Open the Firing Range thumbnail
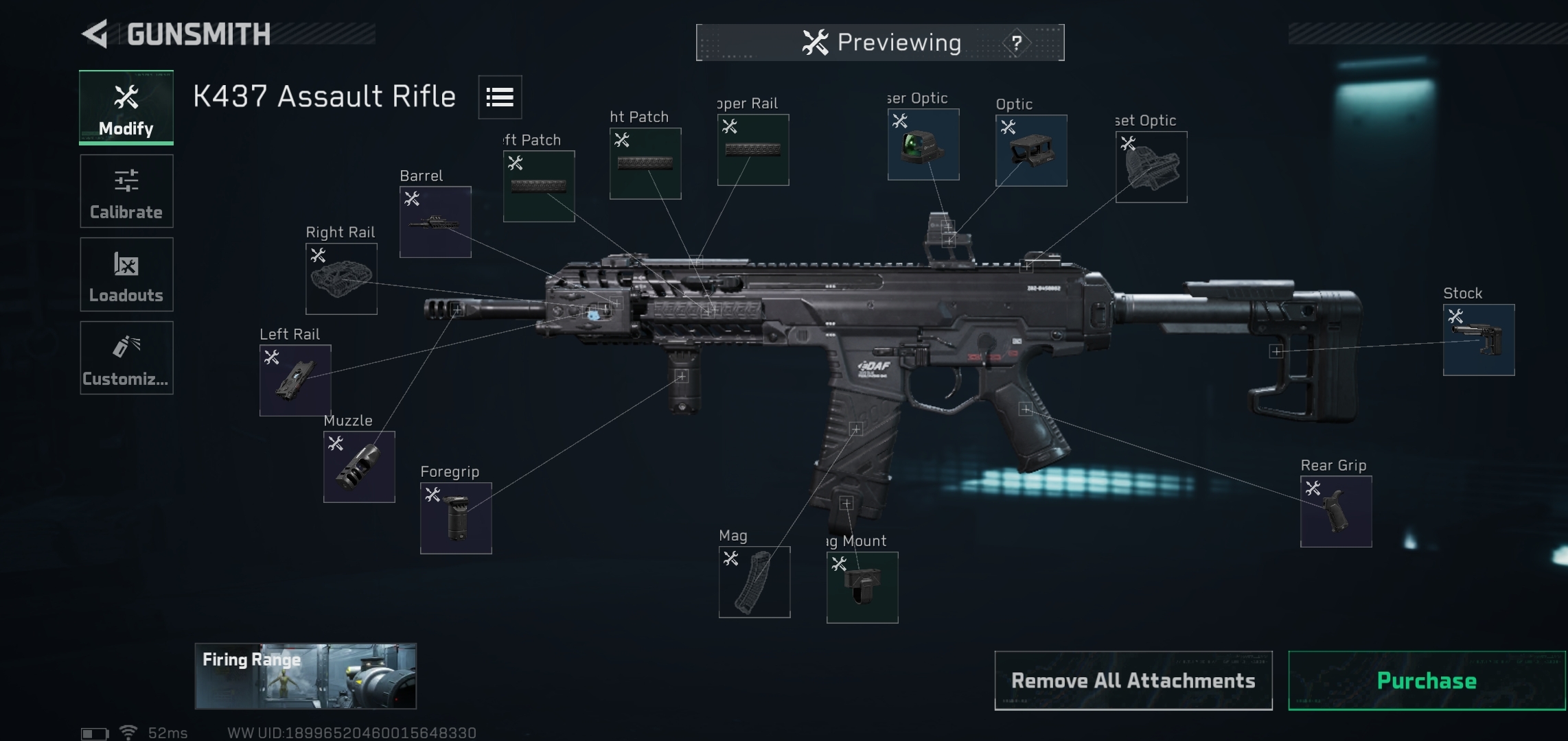 pyautogui.click(x=305, y=676)
